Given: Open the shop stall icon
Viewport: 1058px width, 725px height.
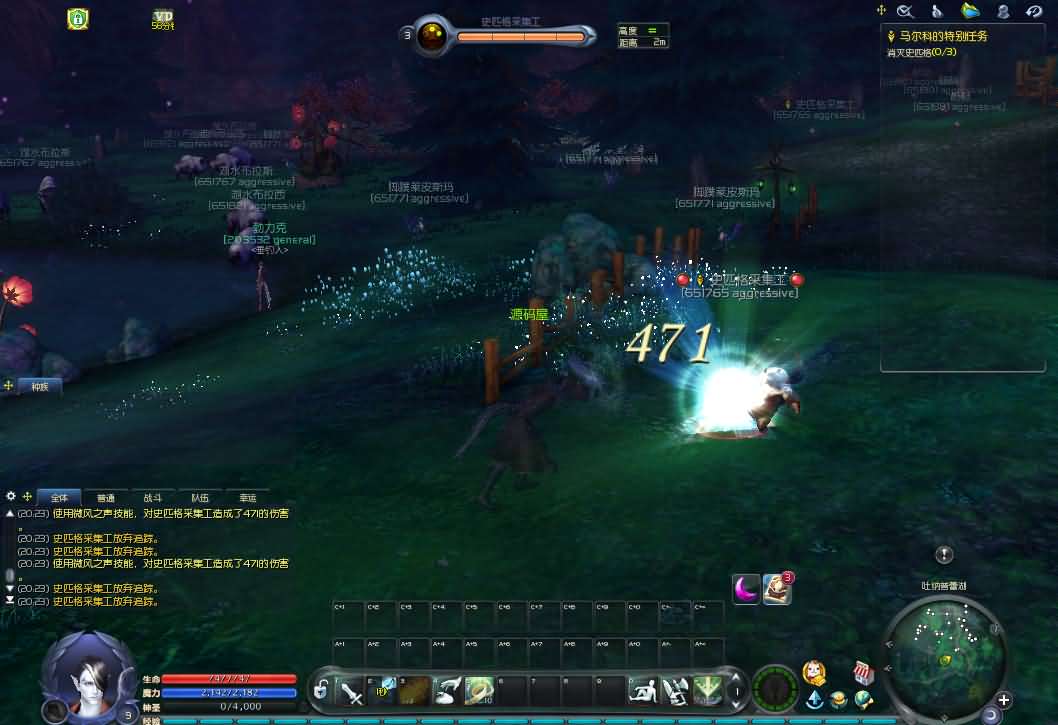Looking at the screenshot, I should 863,672.
